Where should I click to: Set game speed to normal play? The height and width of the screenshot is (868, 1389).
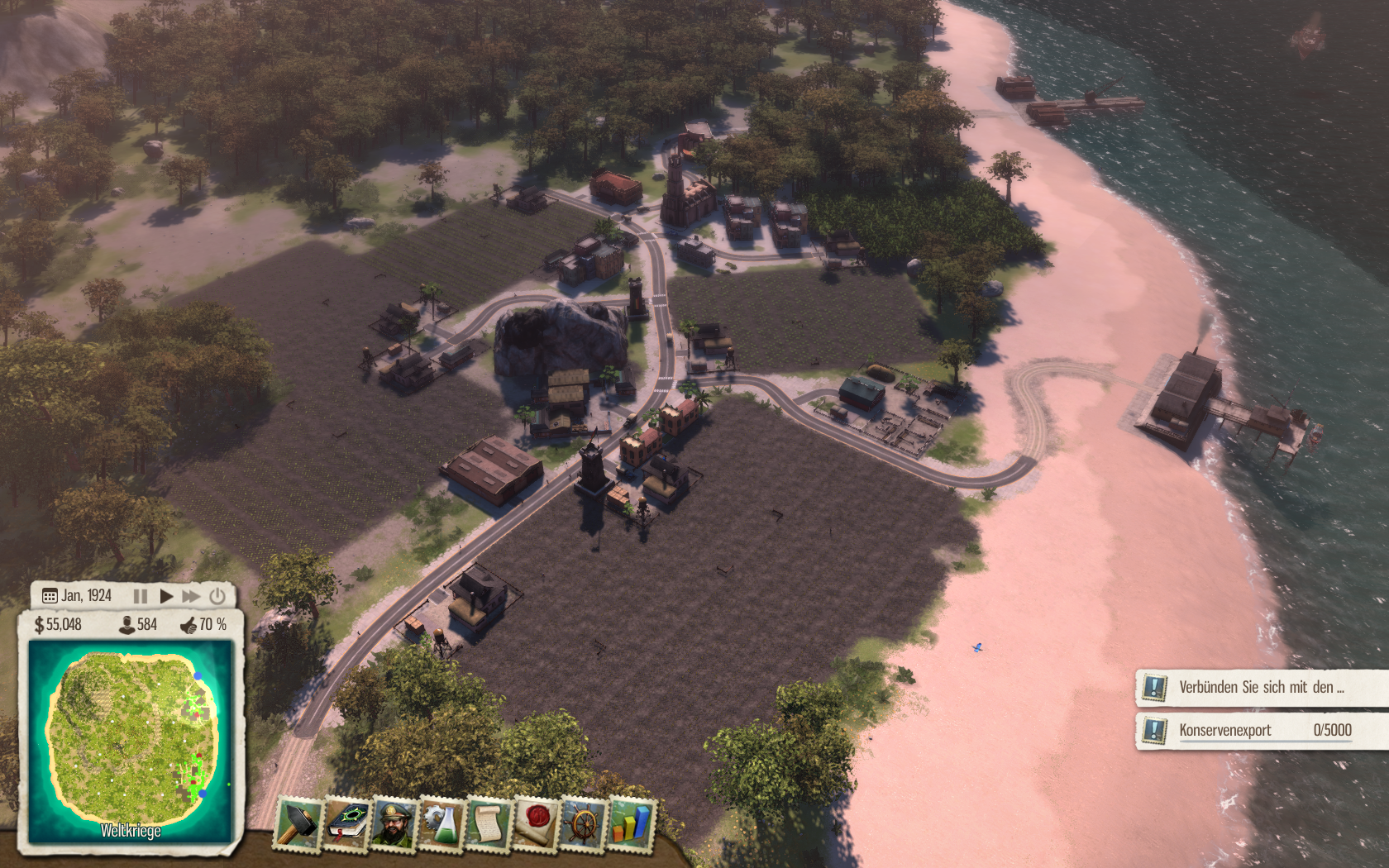(166, 596)
